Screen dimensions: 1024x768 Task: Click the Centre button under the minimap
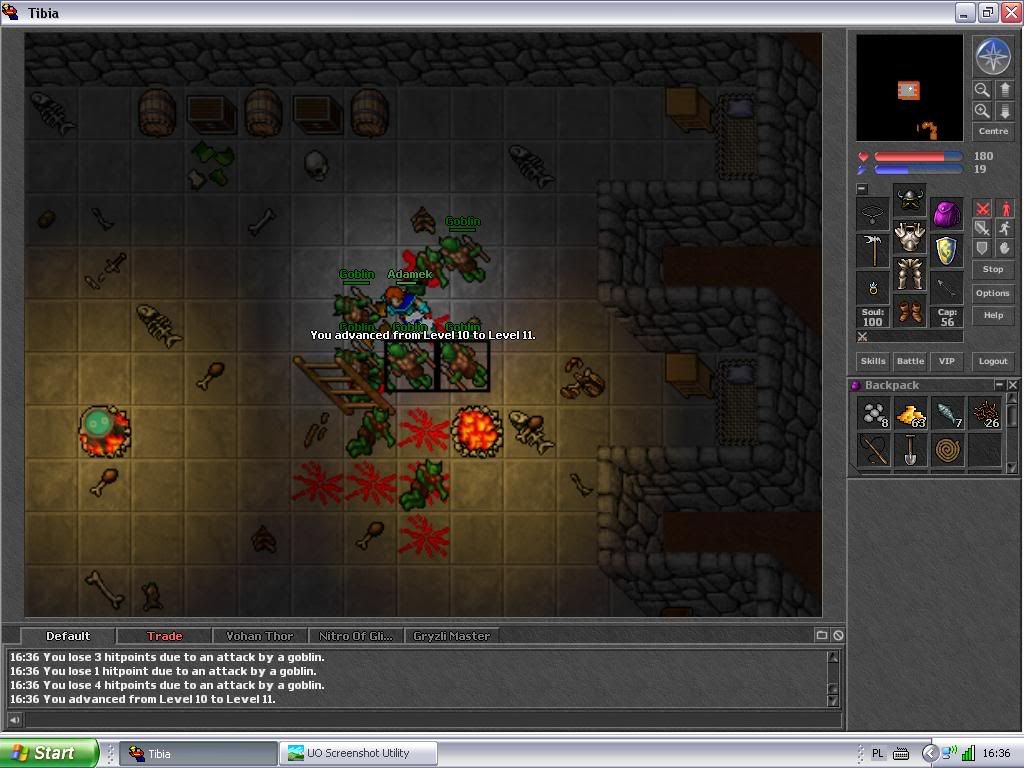993,131
